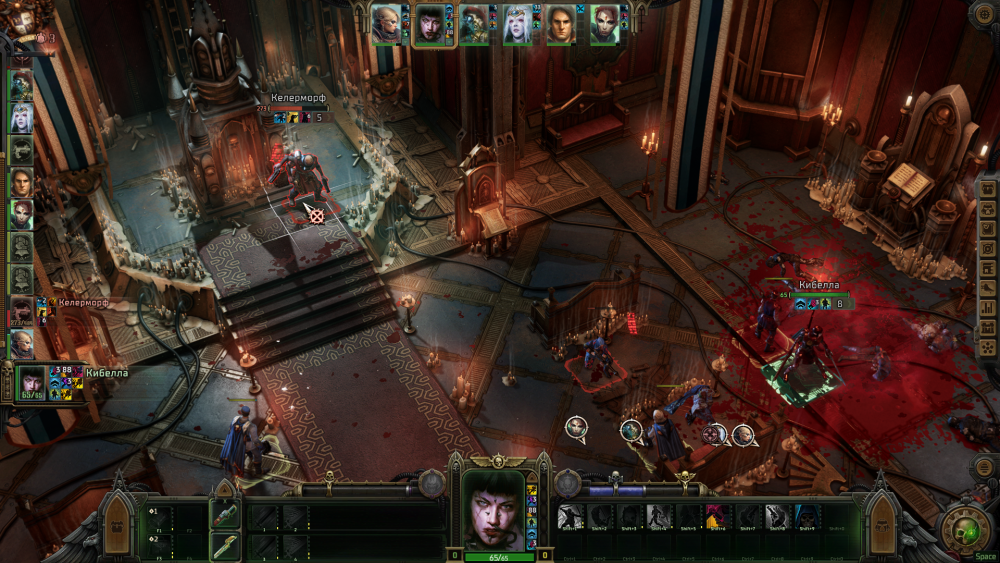Activate the blue hooded figure ability
The width and height of the screenshot is (1000, 563).
pyautogui.click(x=808, y=516)
